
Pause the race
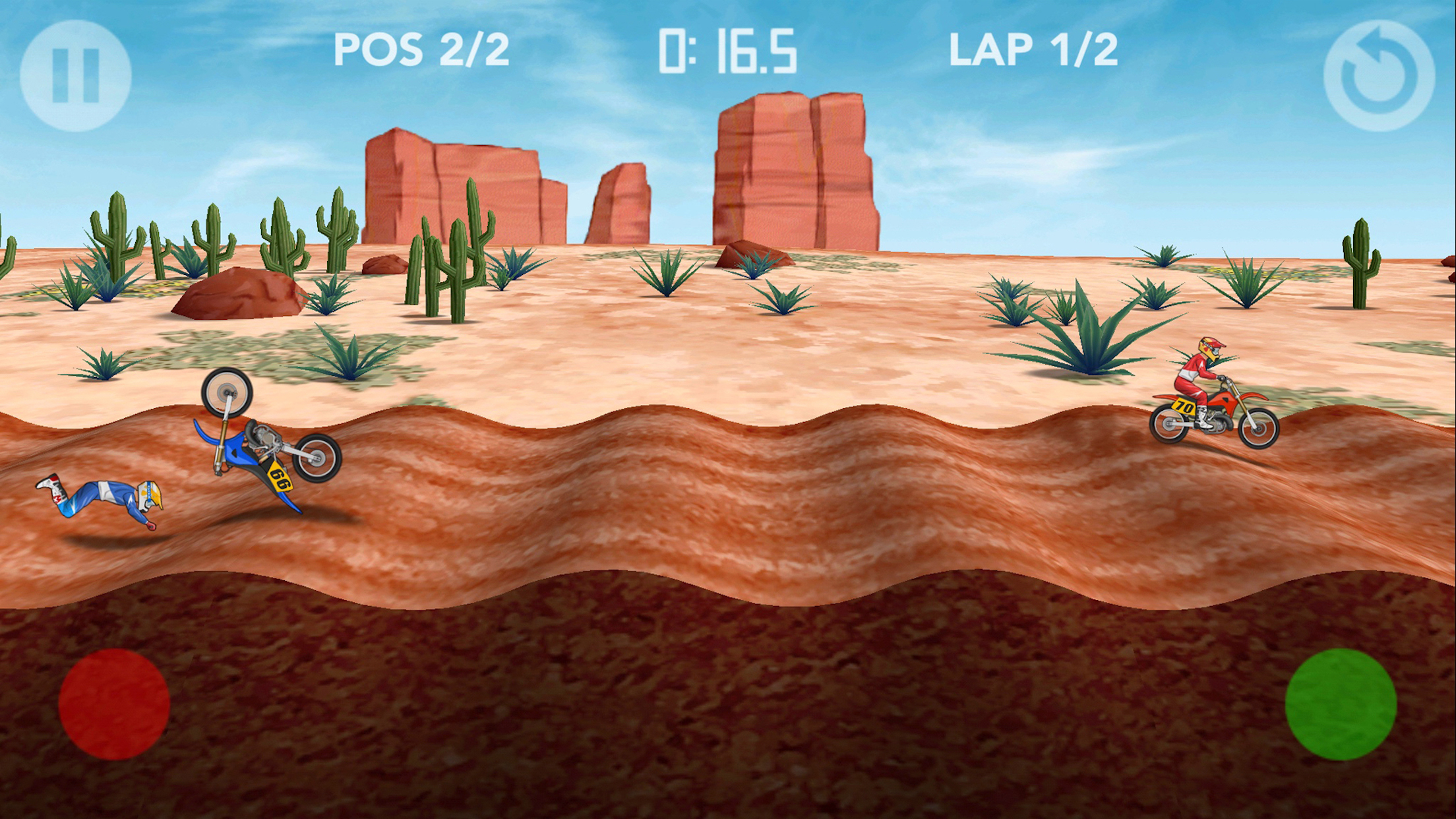[76, 75]
